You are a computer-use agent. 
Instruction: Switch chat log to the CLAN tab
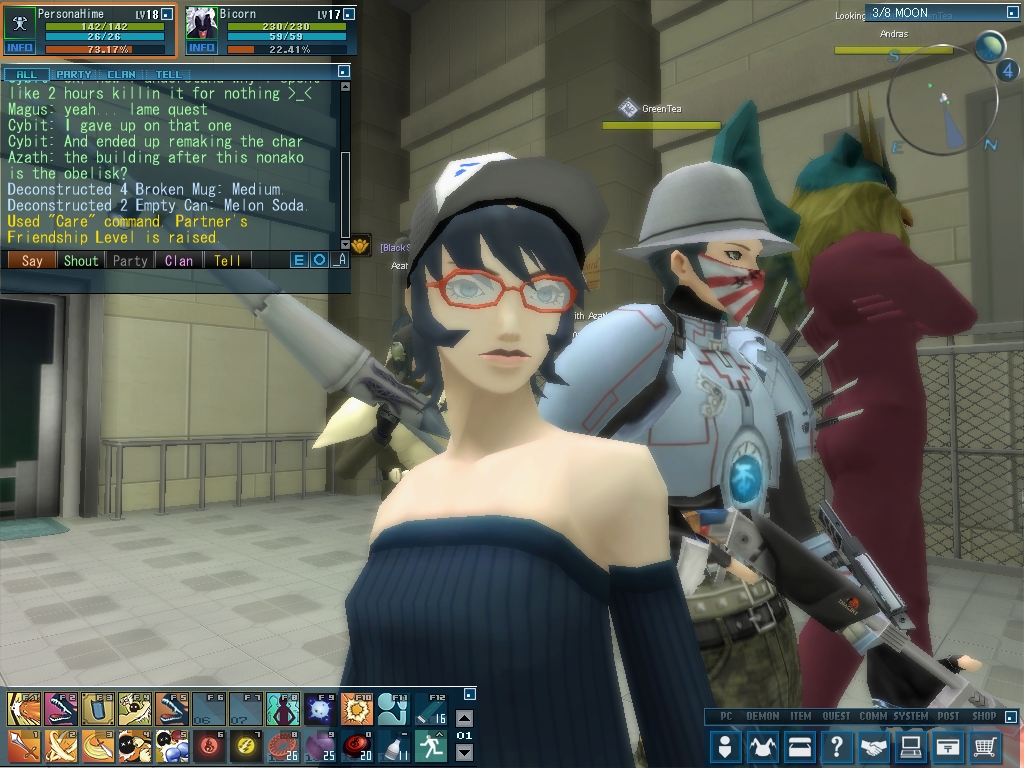tap(122, 74)
